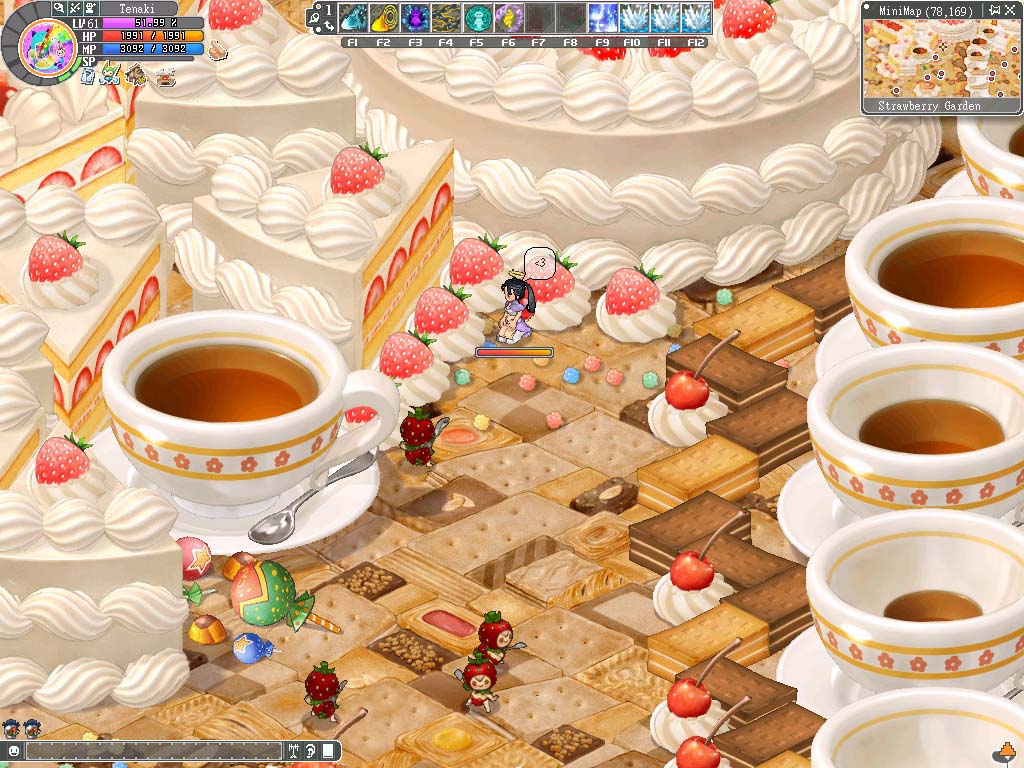Click the antenna channel icon by chat

(294, 750)
